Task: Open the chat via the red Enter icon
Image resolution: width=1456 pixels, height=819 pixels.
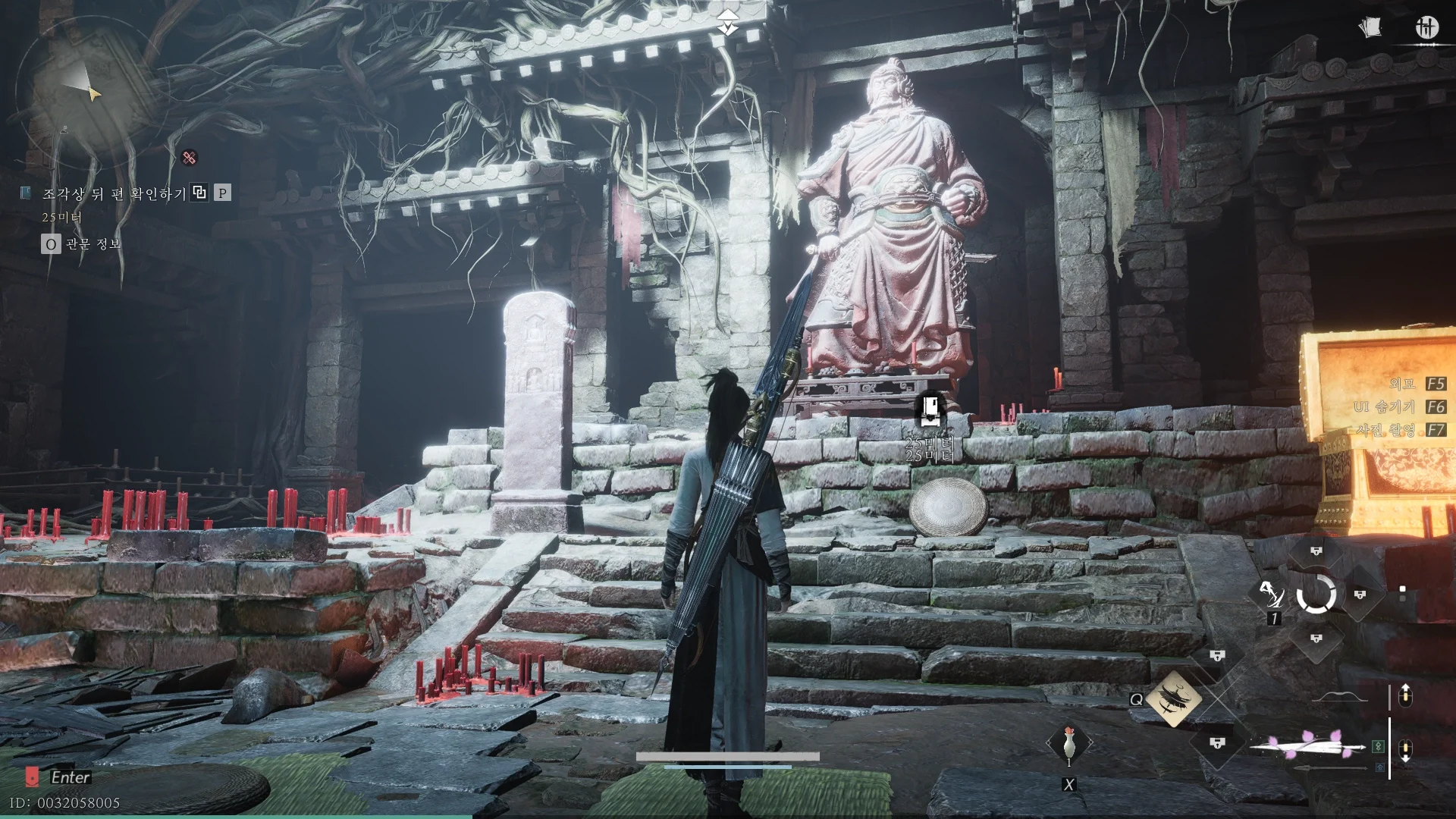Action: click(x=32, y=777)
